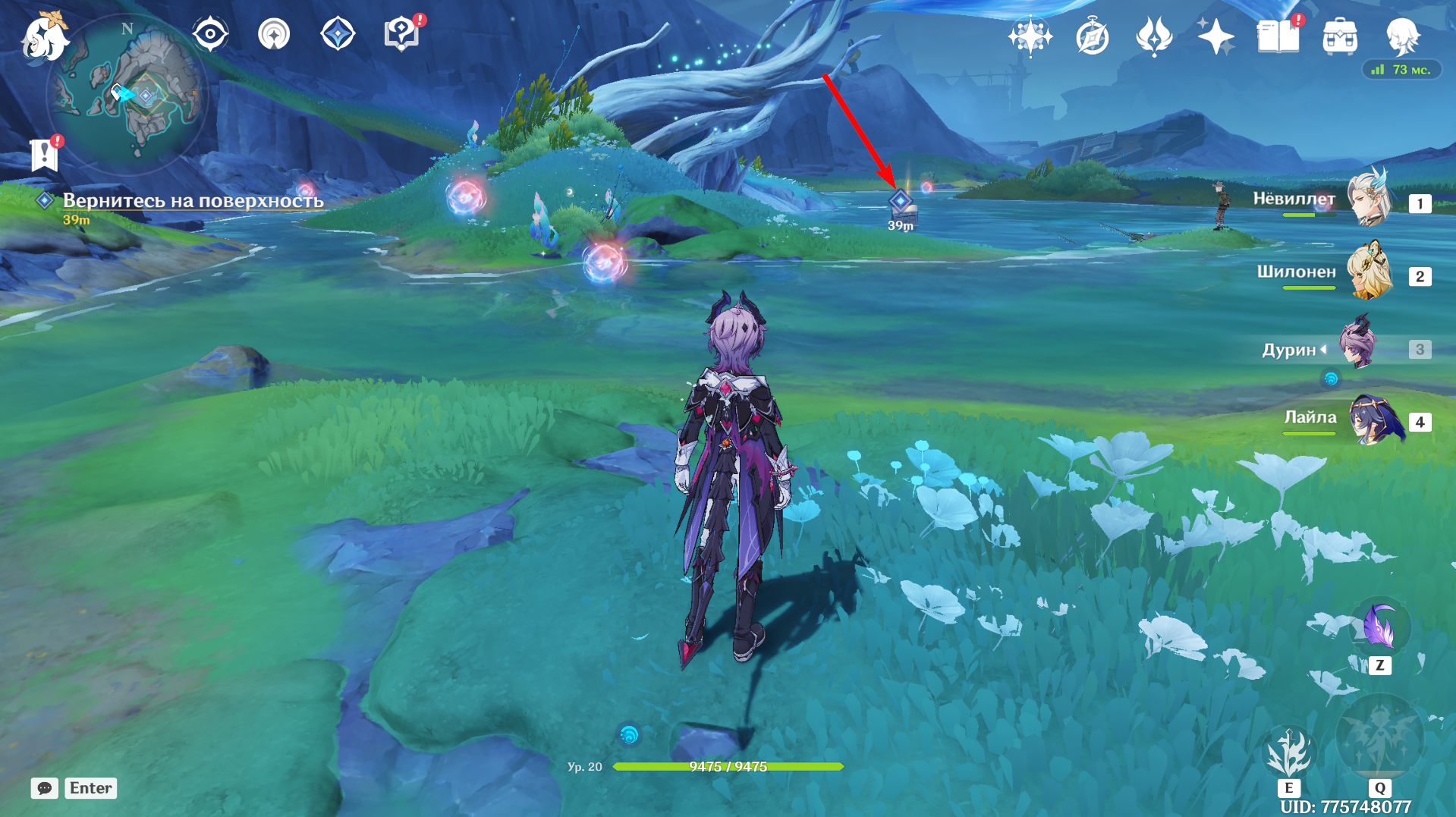Open the adventurer handbook book icon
The image size is (1456, 817).
[x=1278, y=36]
